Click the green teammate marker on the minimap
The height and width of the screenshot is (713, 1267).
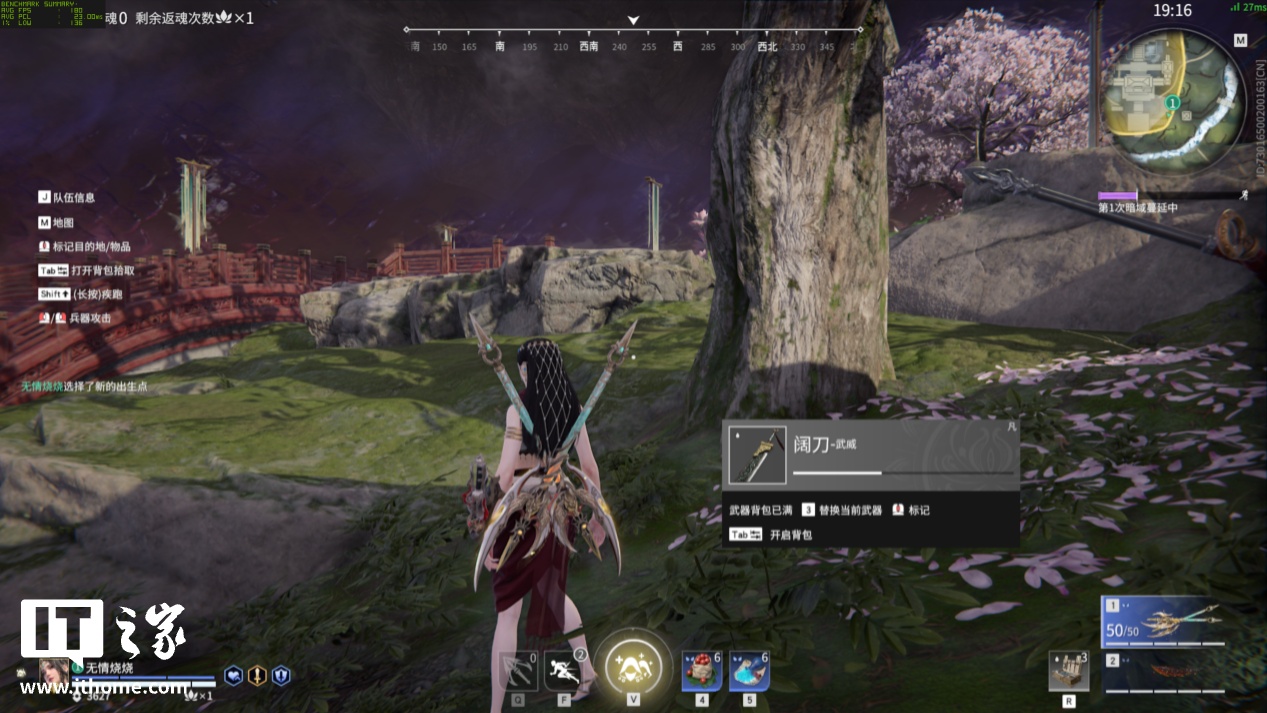click(x=1173, y=102)
